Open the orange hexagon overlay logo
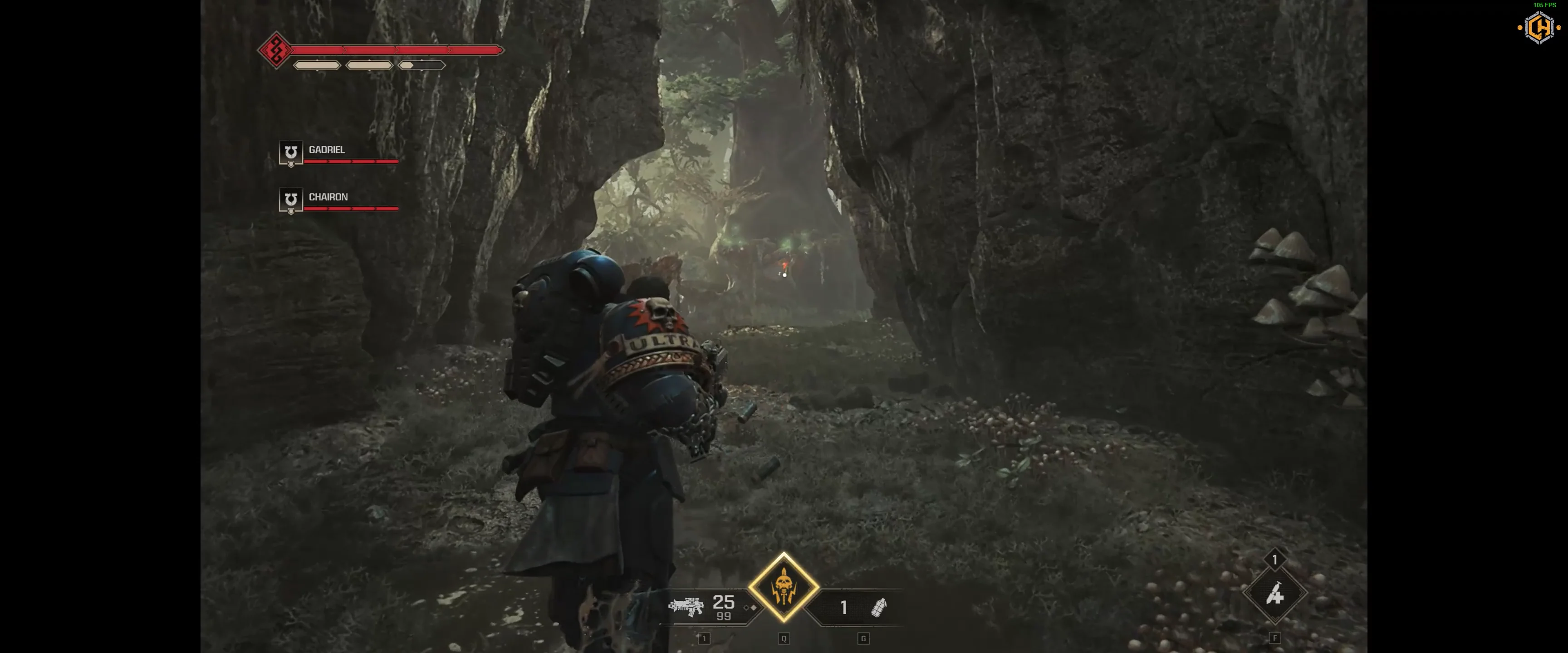Viewport: 1568px width, 653px height. (x=1539, y=27)
